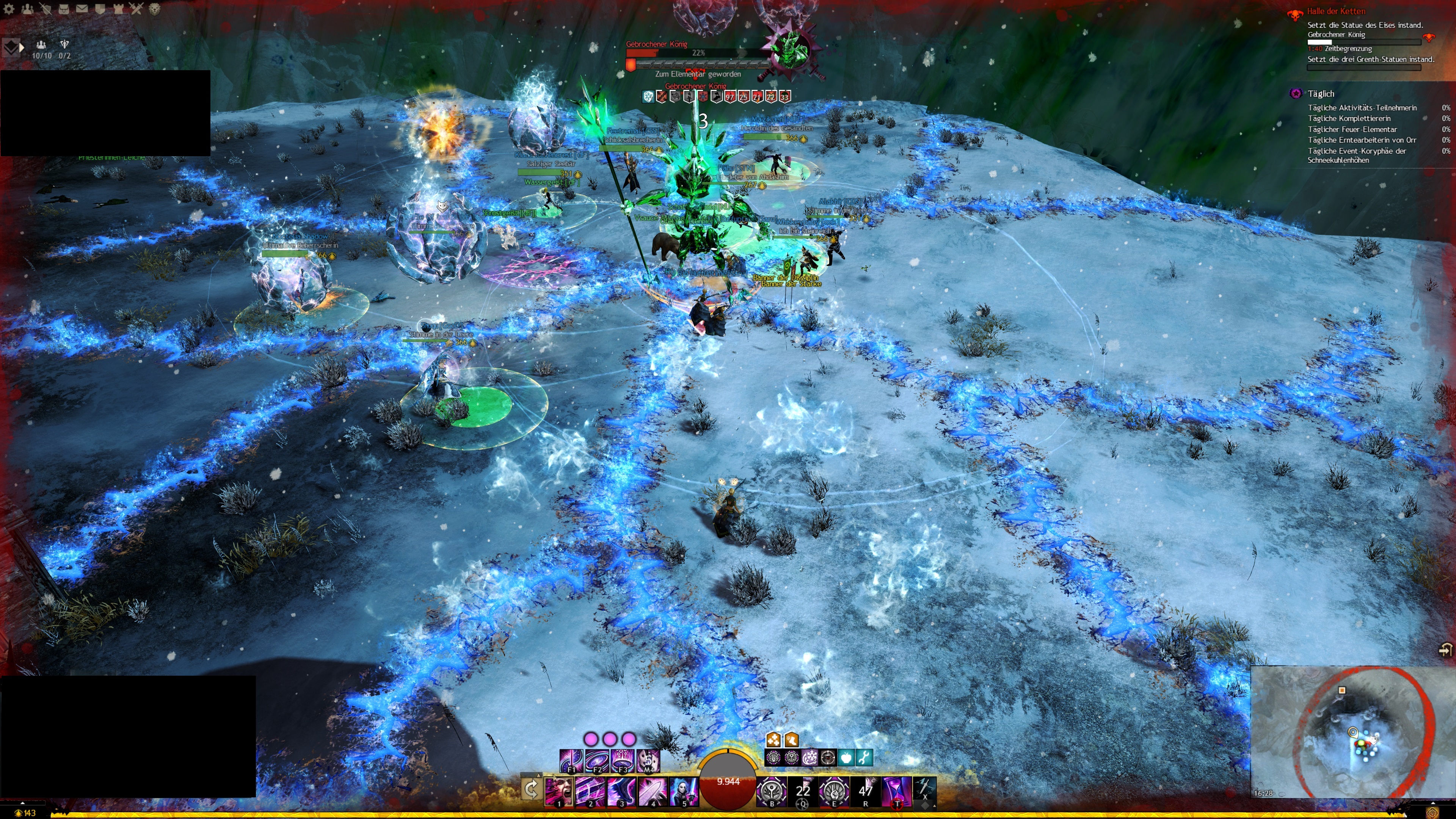Open the inventory bag icon
The height and width of the screenshot is (819, 1456).
point(63,8)
